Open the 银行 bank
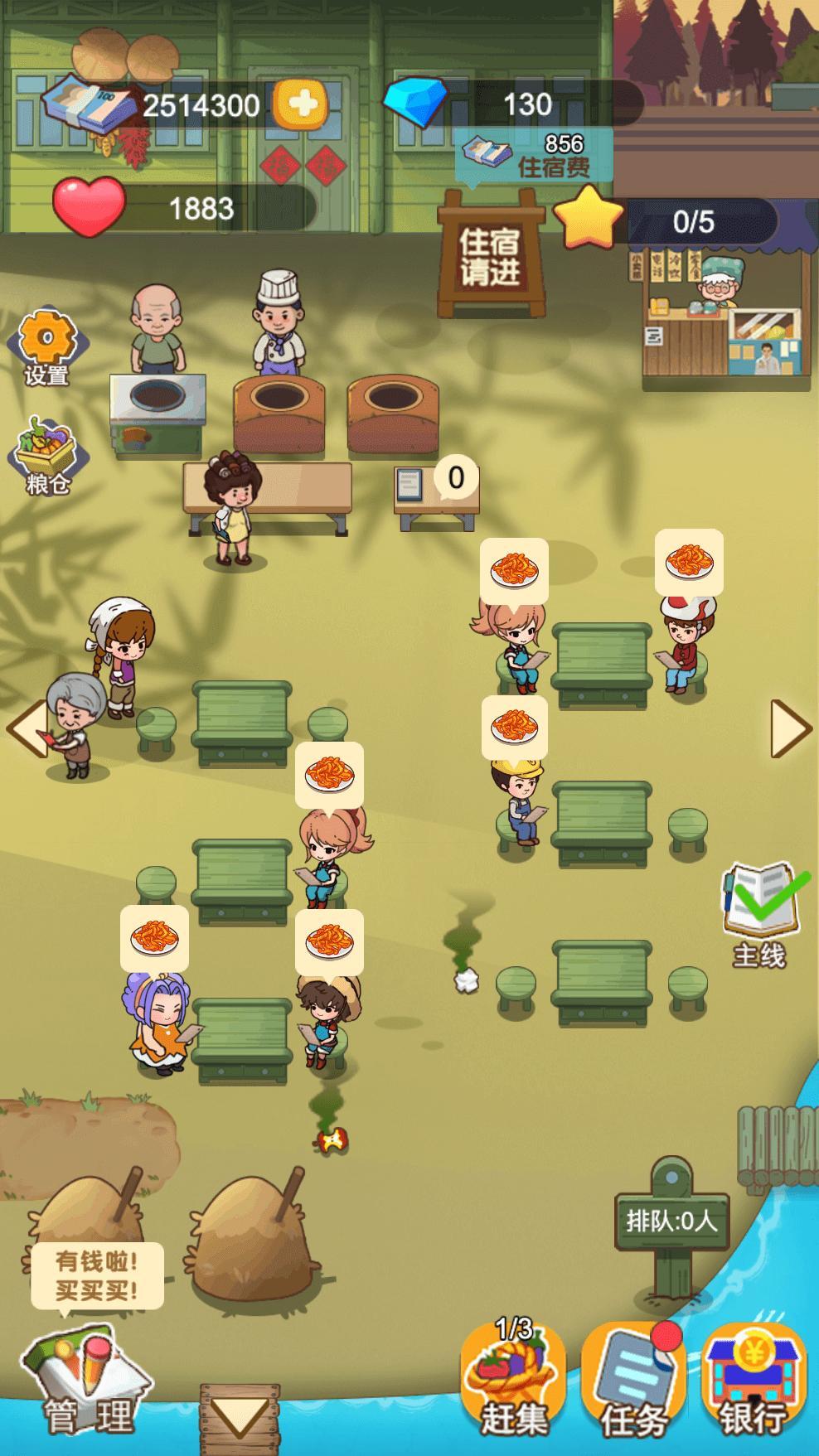This screenshot has height=1456, width=819. point(753,1381)
